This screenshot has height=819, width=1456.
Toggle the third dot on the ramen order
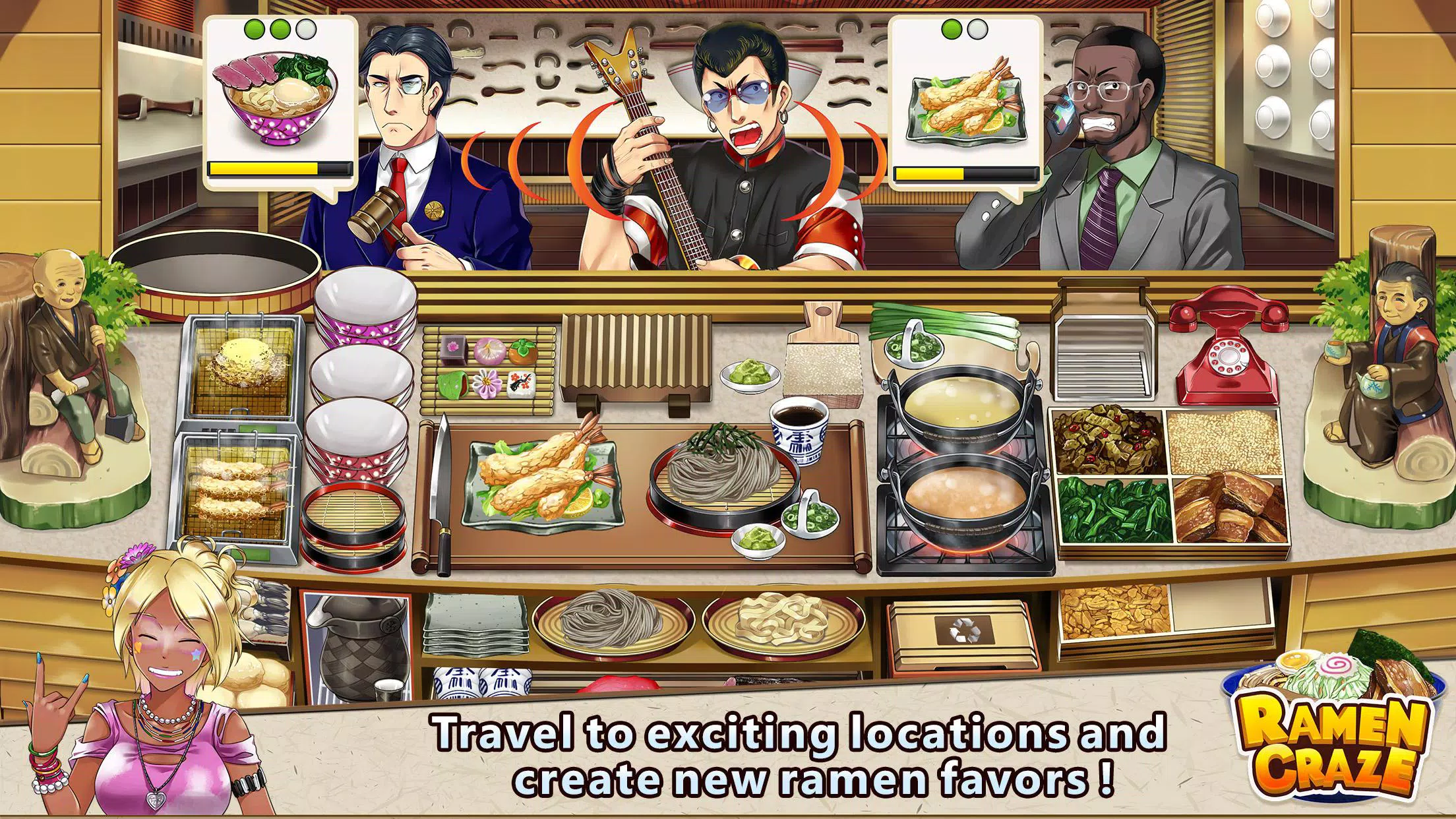305,29
